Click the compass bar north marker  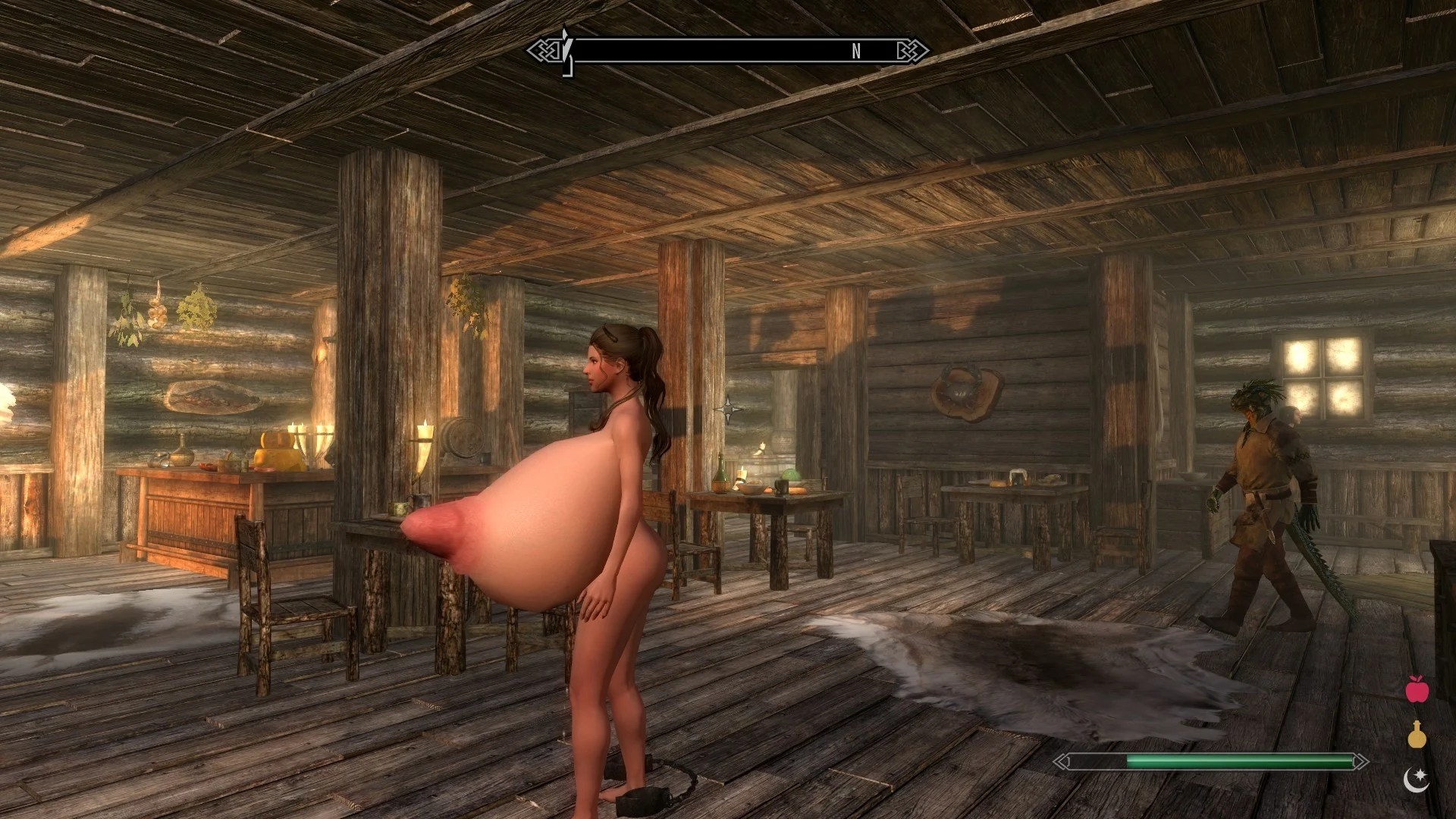856,51
